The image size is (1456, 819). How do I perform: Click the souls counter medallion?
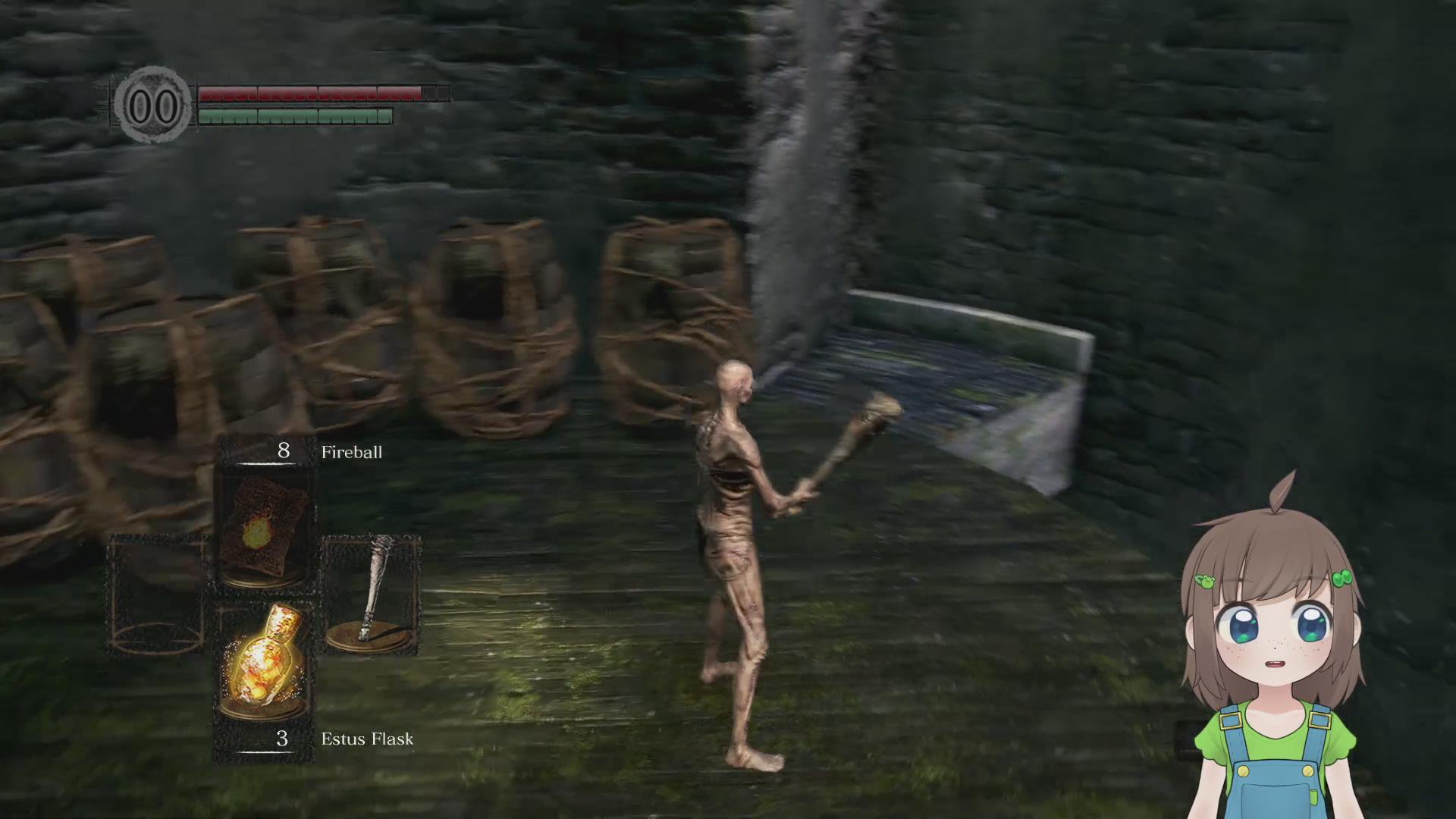[153, 105]
